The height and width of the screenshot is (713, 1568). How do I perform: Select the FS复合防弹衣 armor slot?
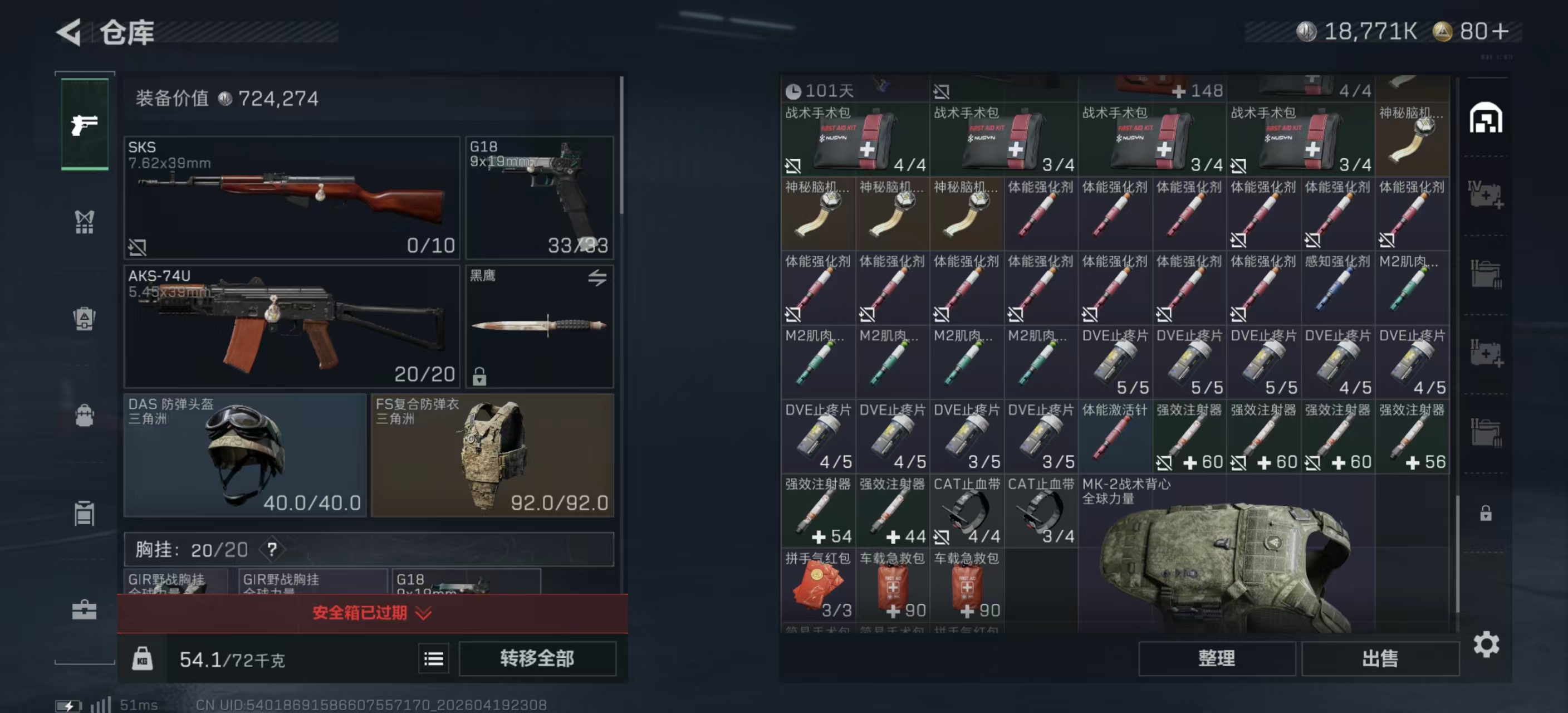[492, 455]
